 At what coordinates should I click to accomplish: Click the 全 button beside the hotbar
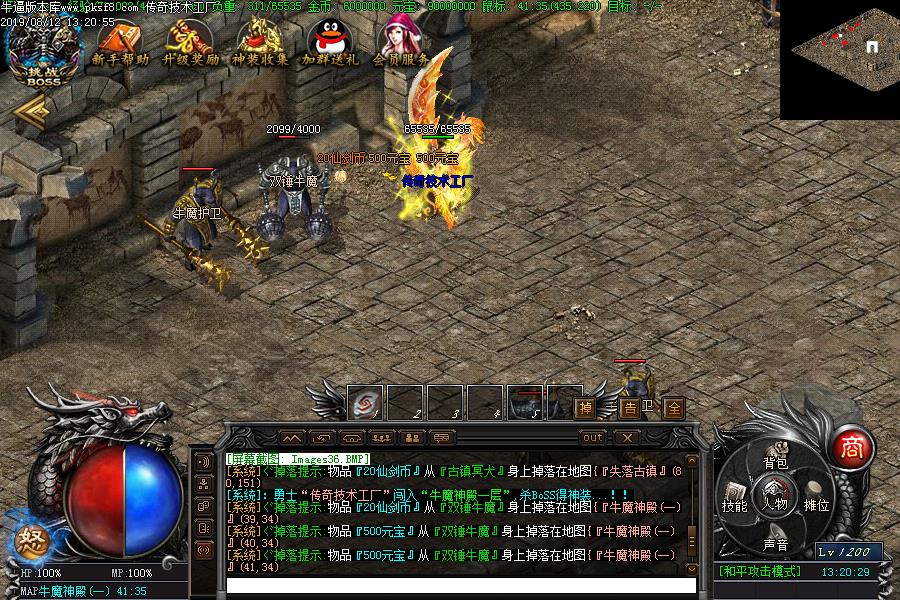[675, 408]
